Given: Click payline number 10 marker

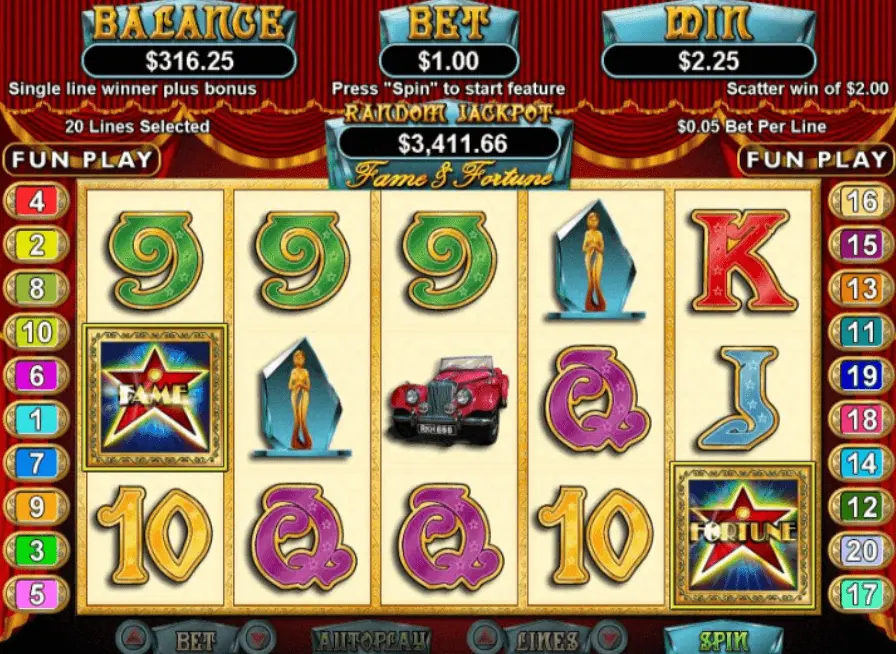Looking at the screenshot, I should pyautogui.click(x=37, y=332).
